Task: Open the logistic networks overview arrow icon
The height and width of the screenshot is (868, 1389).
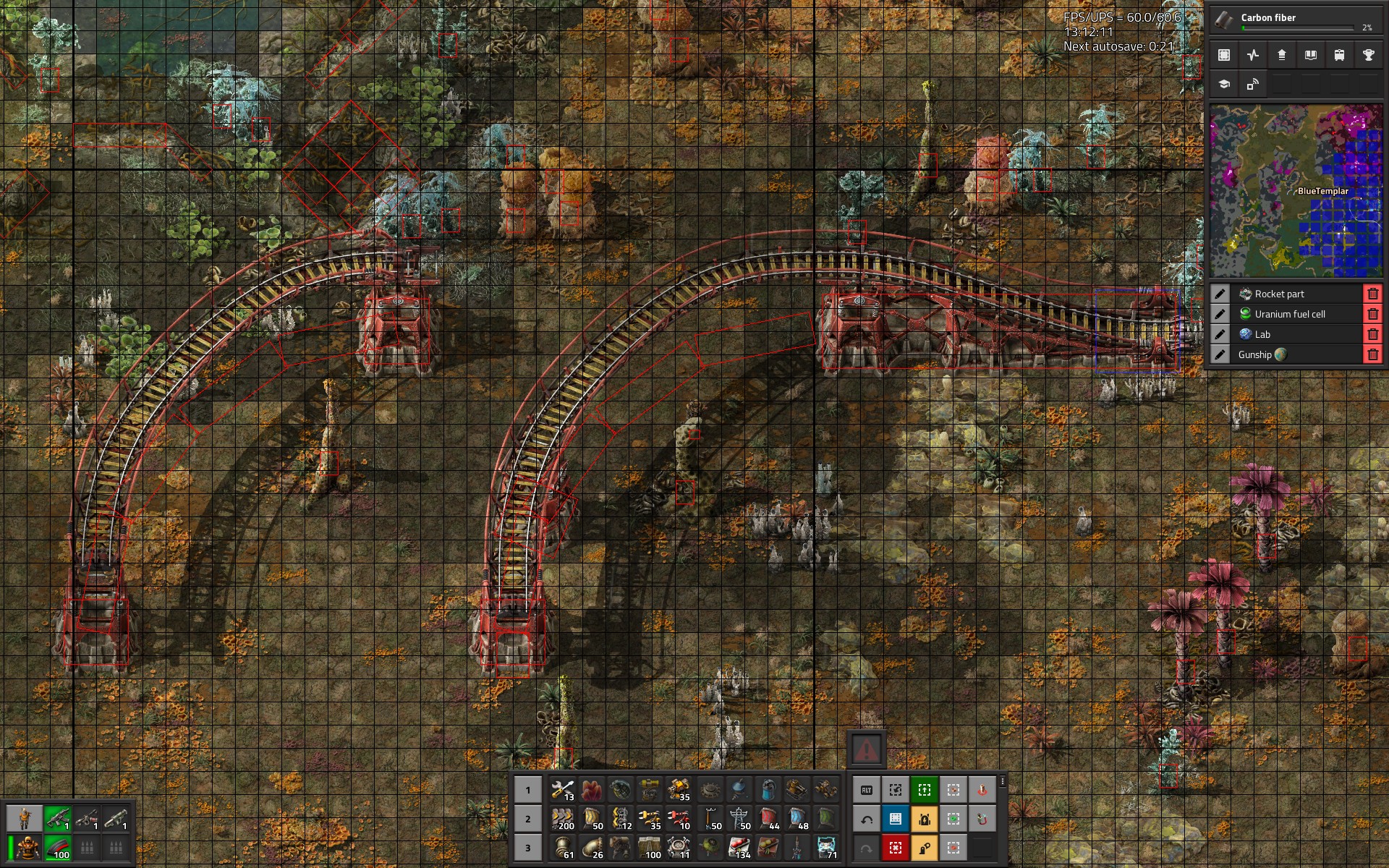Action: pyautogui.click(x=1280, y=55)
